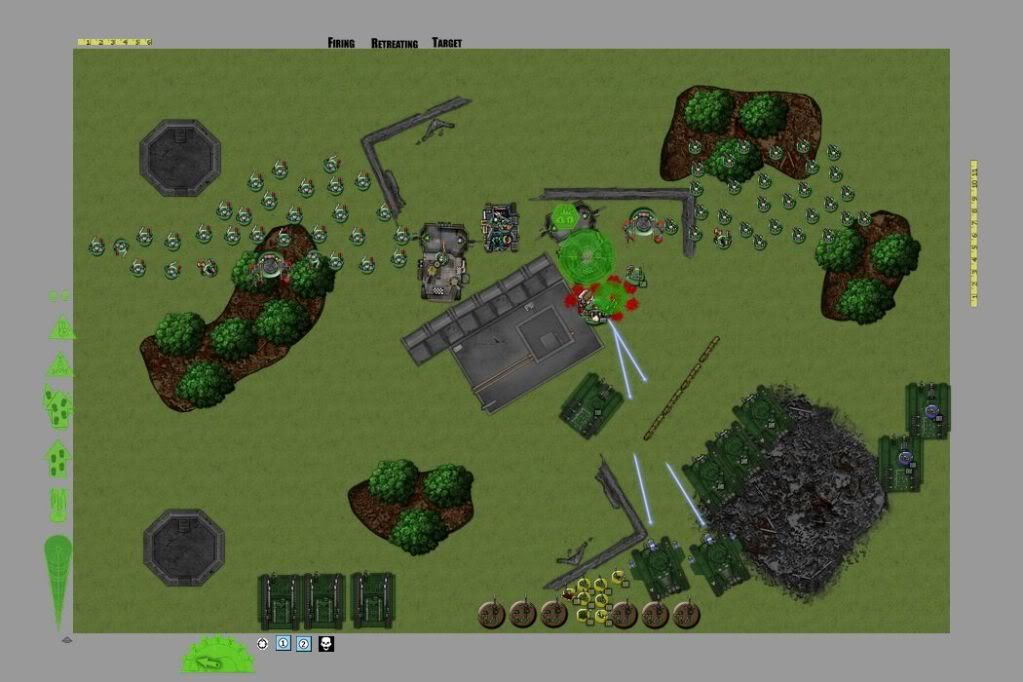This screenshot has width=1023, height=682.
Task: Select the small spotted green arrow template
Action: (58, 458)
